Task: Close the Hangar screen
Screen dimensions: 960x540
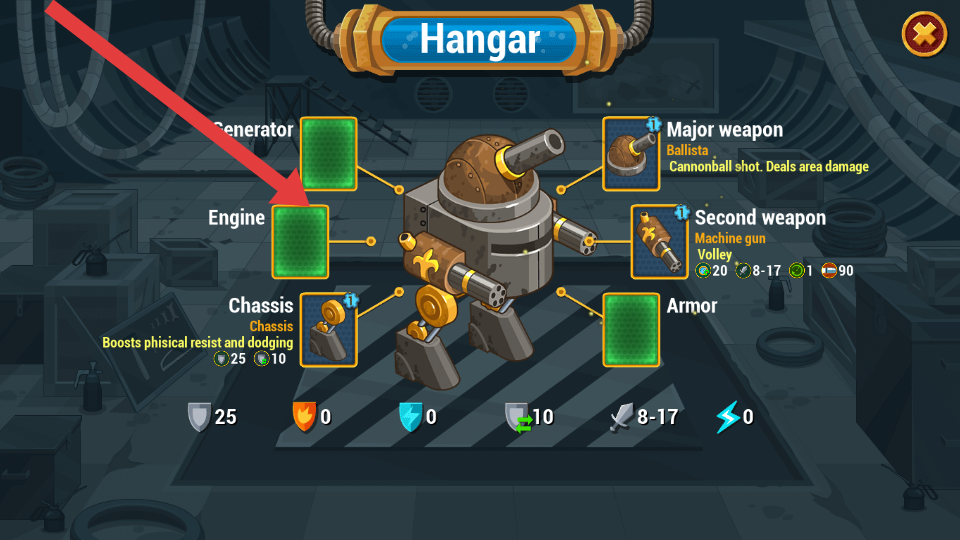Action: click(925, 35)
